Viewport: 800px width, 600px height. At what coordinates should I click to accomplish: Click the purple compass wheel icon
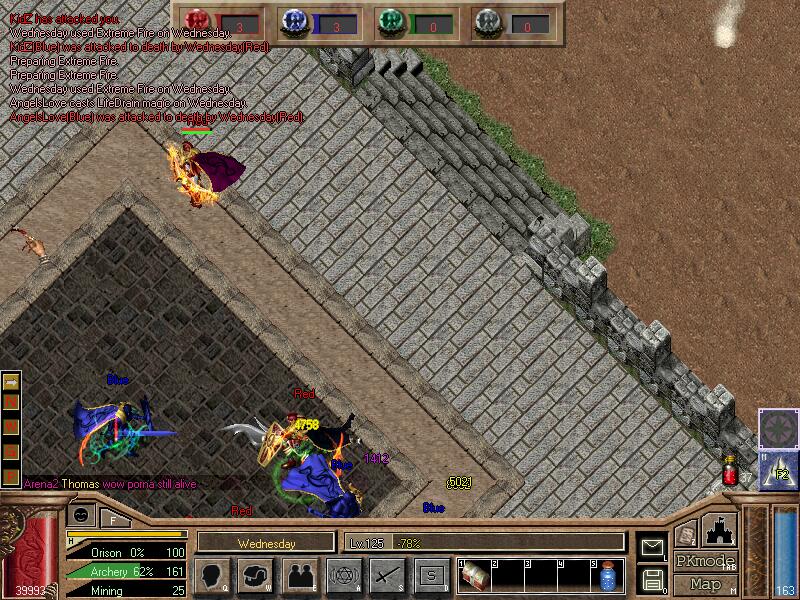(778, 427)
